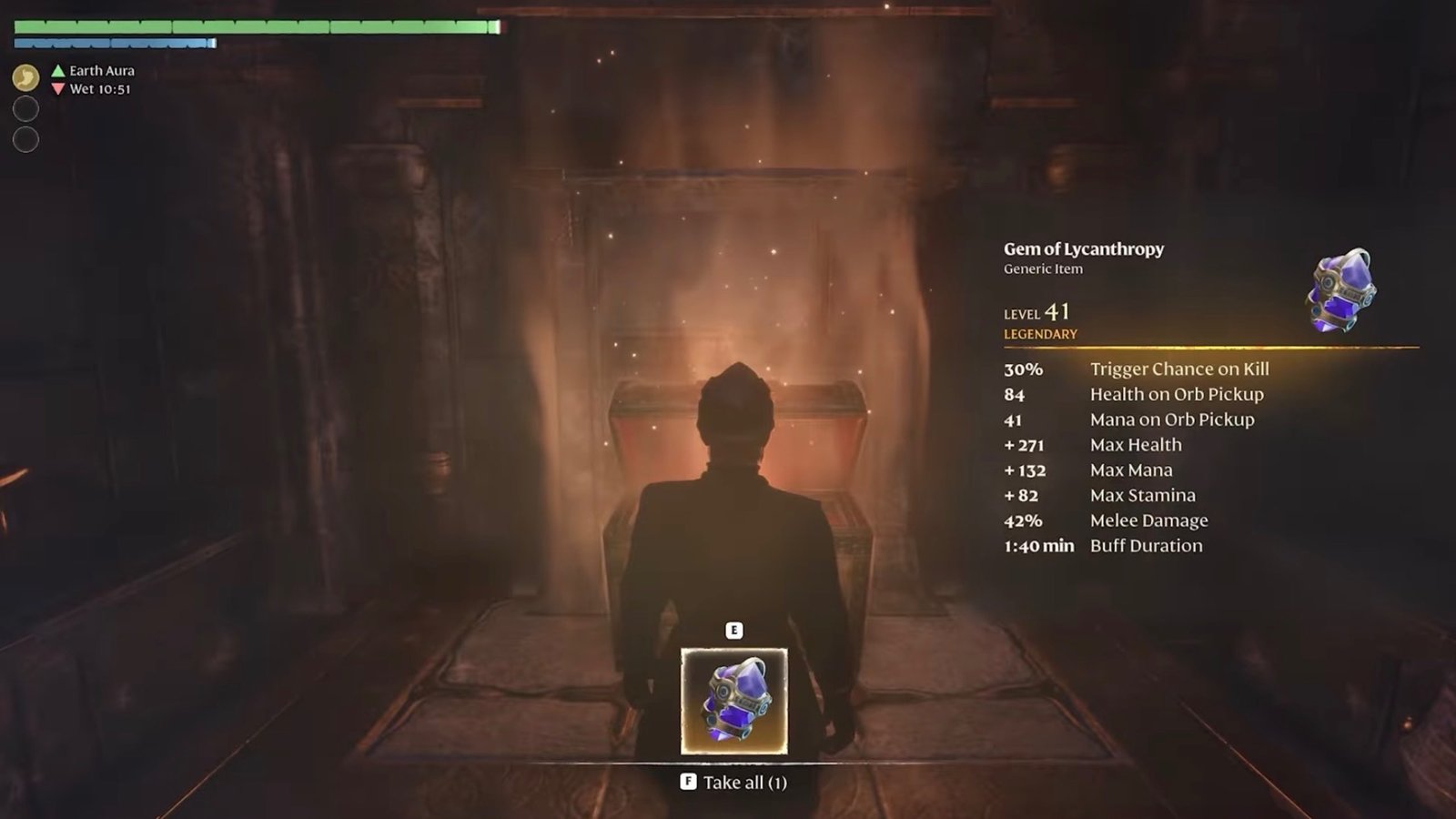
Task: Click the Gem of Lycanthropy item artwork
Action: (1340, 290)
